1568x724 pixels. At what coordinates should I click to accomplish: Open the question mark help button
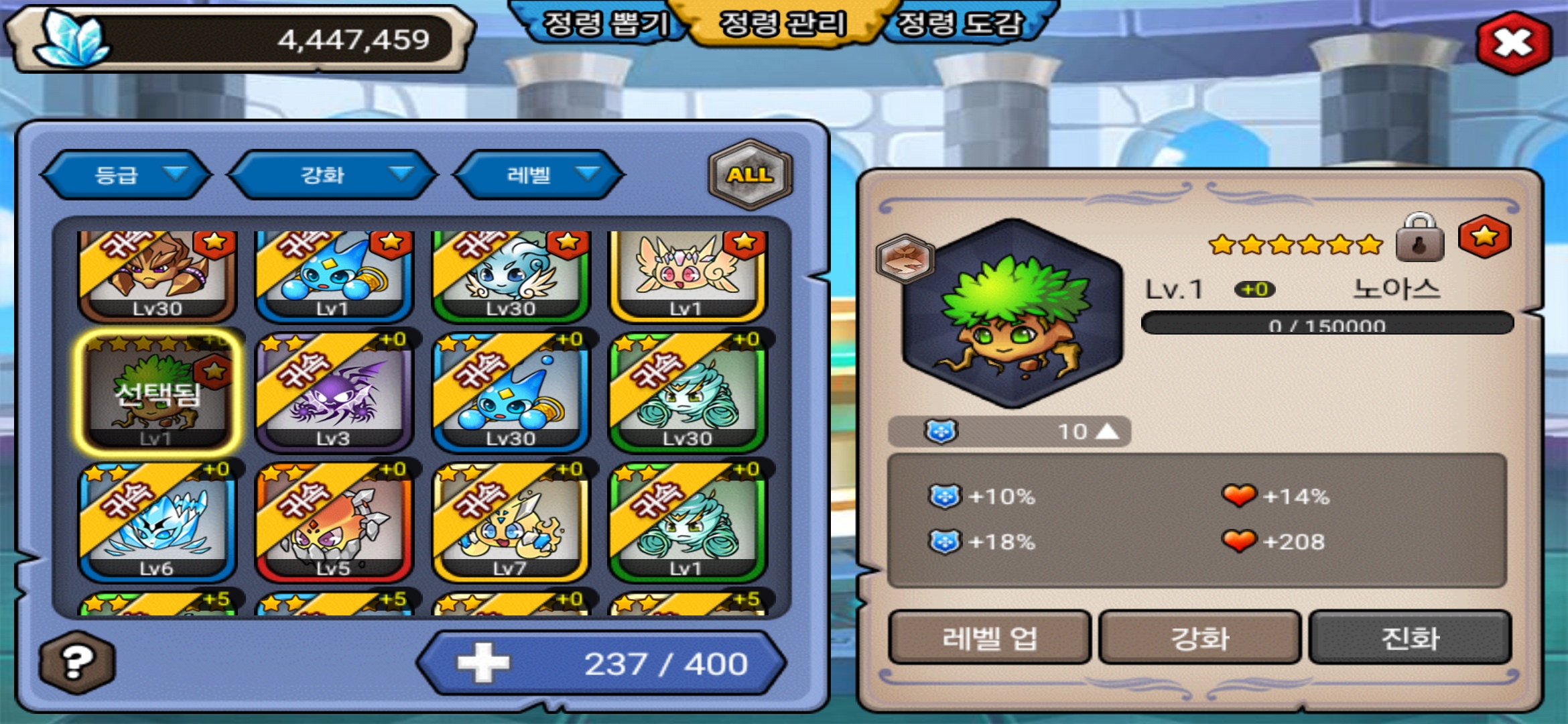pyautogui.click(x=76, y=662)
